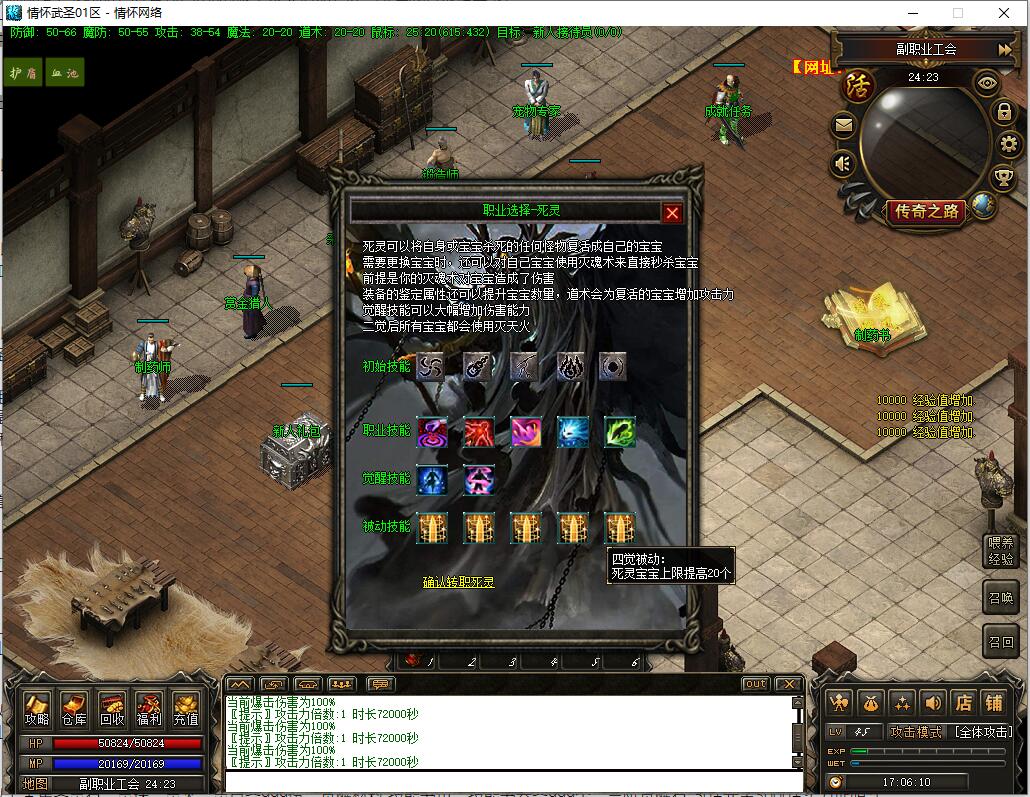Open the 攻略 guide button

(37, 708)
